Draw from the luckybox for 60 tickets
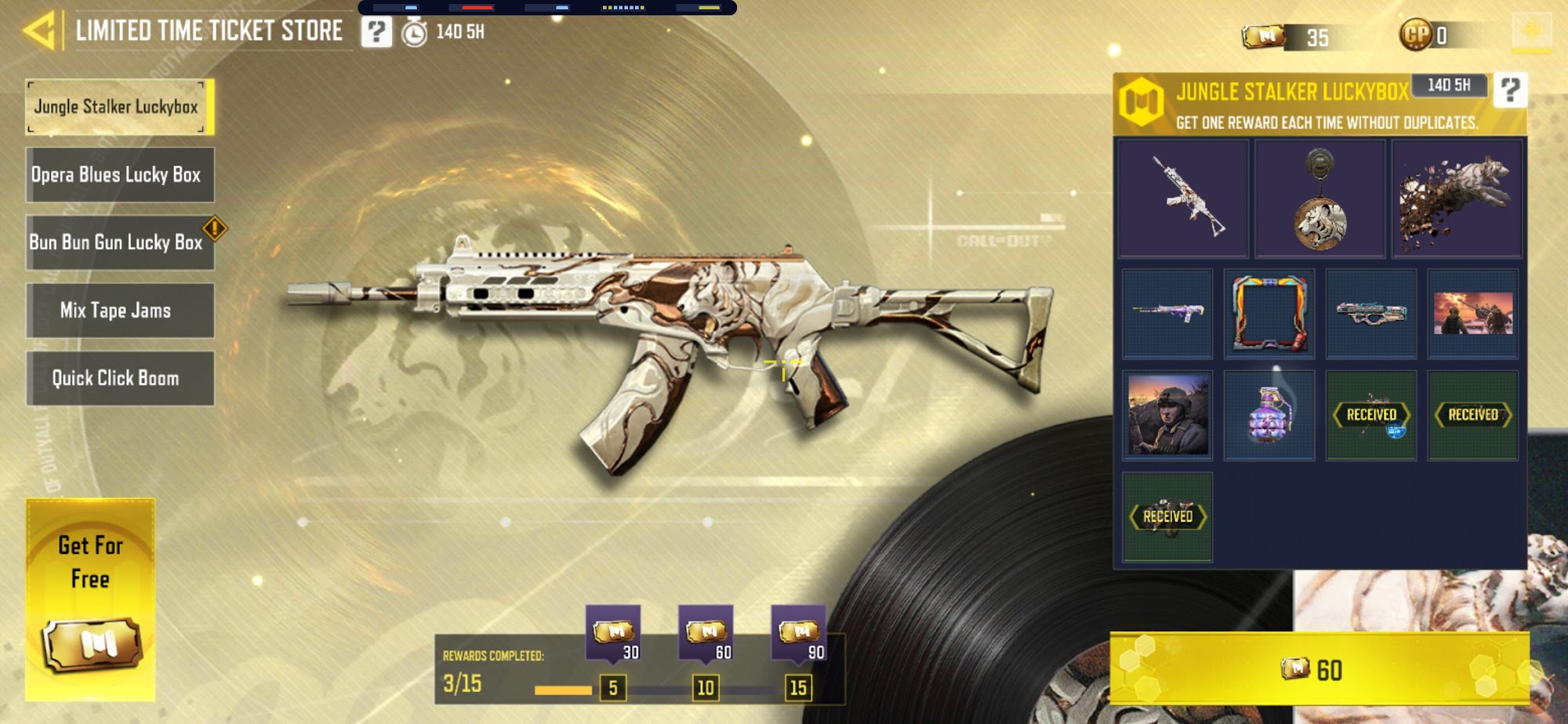The width and height of the screenshot is (1568, 724). click(x=1319, y=669)
